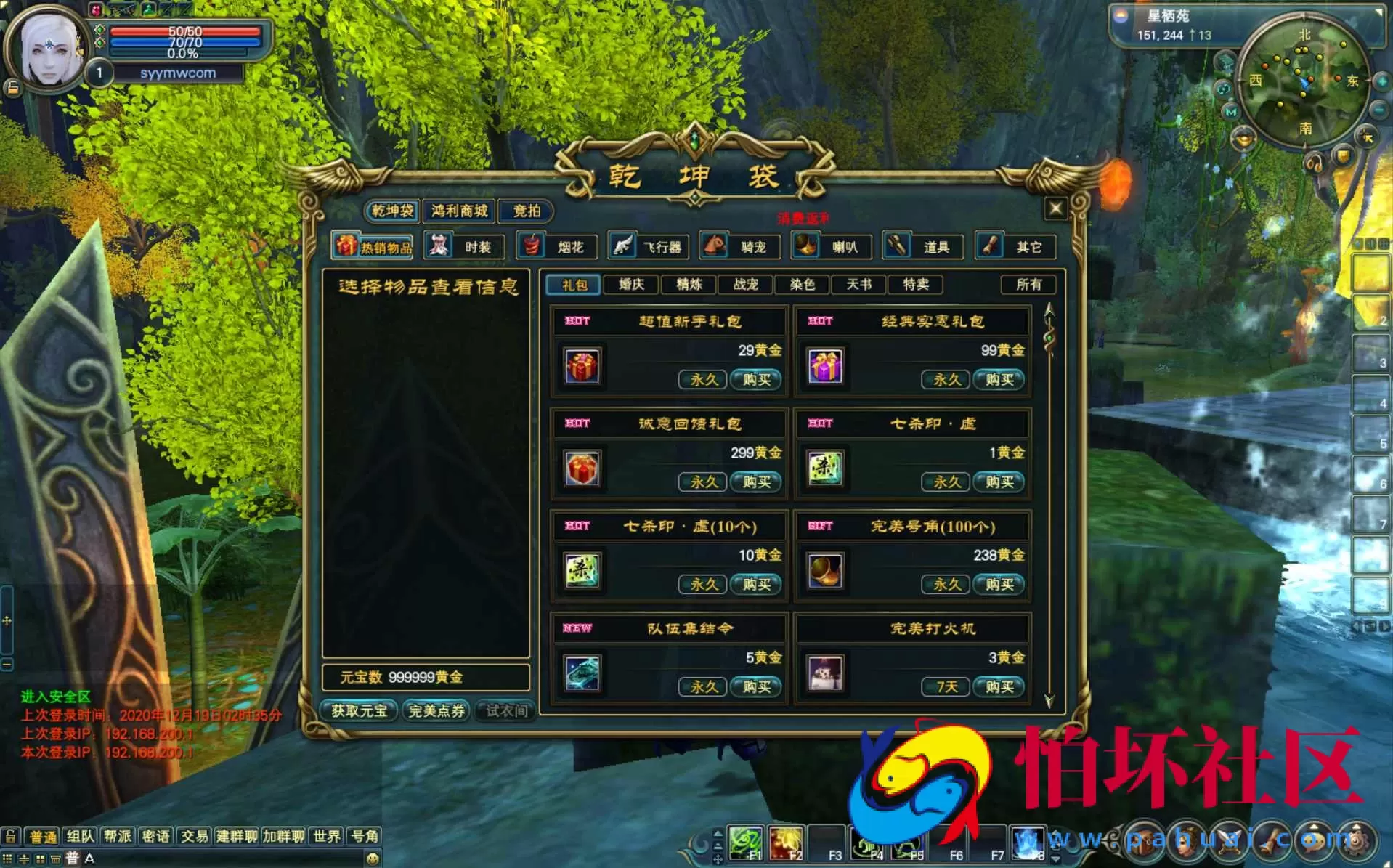1393x868 pixels.
Task: Collapse the action bar with the down arrow
Action: click(1057, 858)
